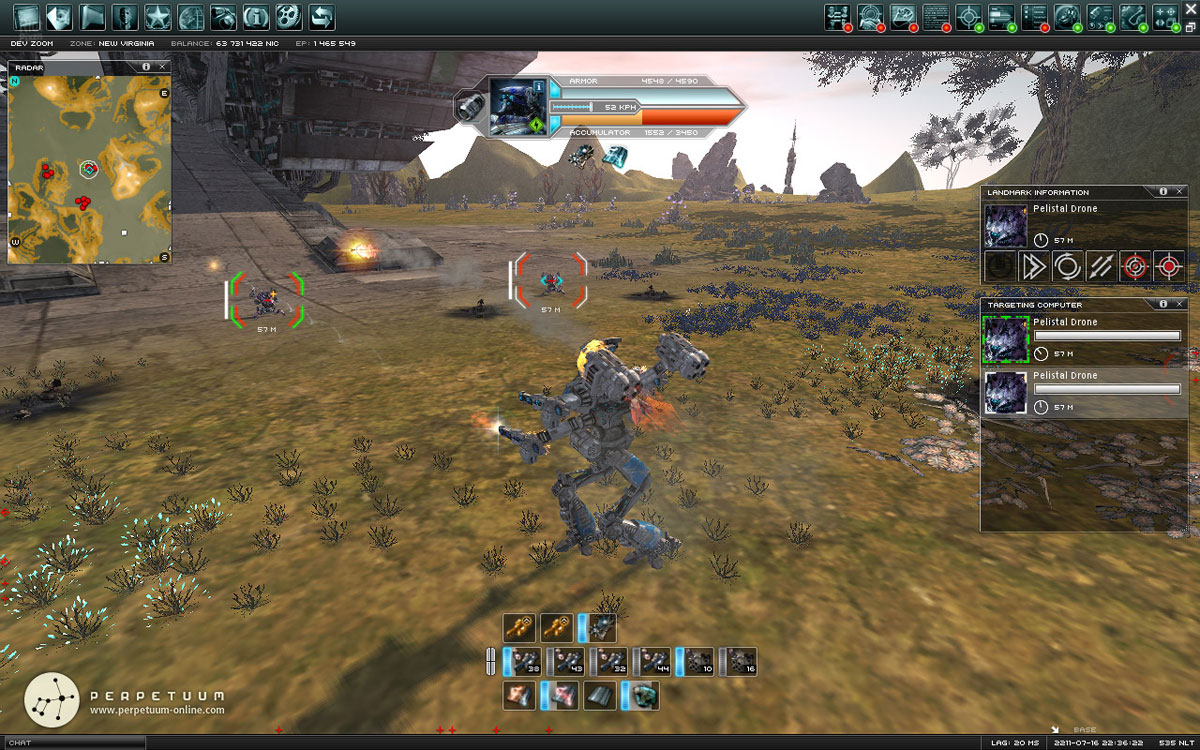Screen dimensions: 1200x750
Task: Click the swap arrows toolbar icon
Action: [x=321, y=17]
